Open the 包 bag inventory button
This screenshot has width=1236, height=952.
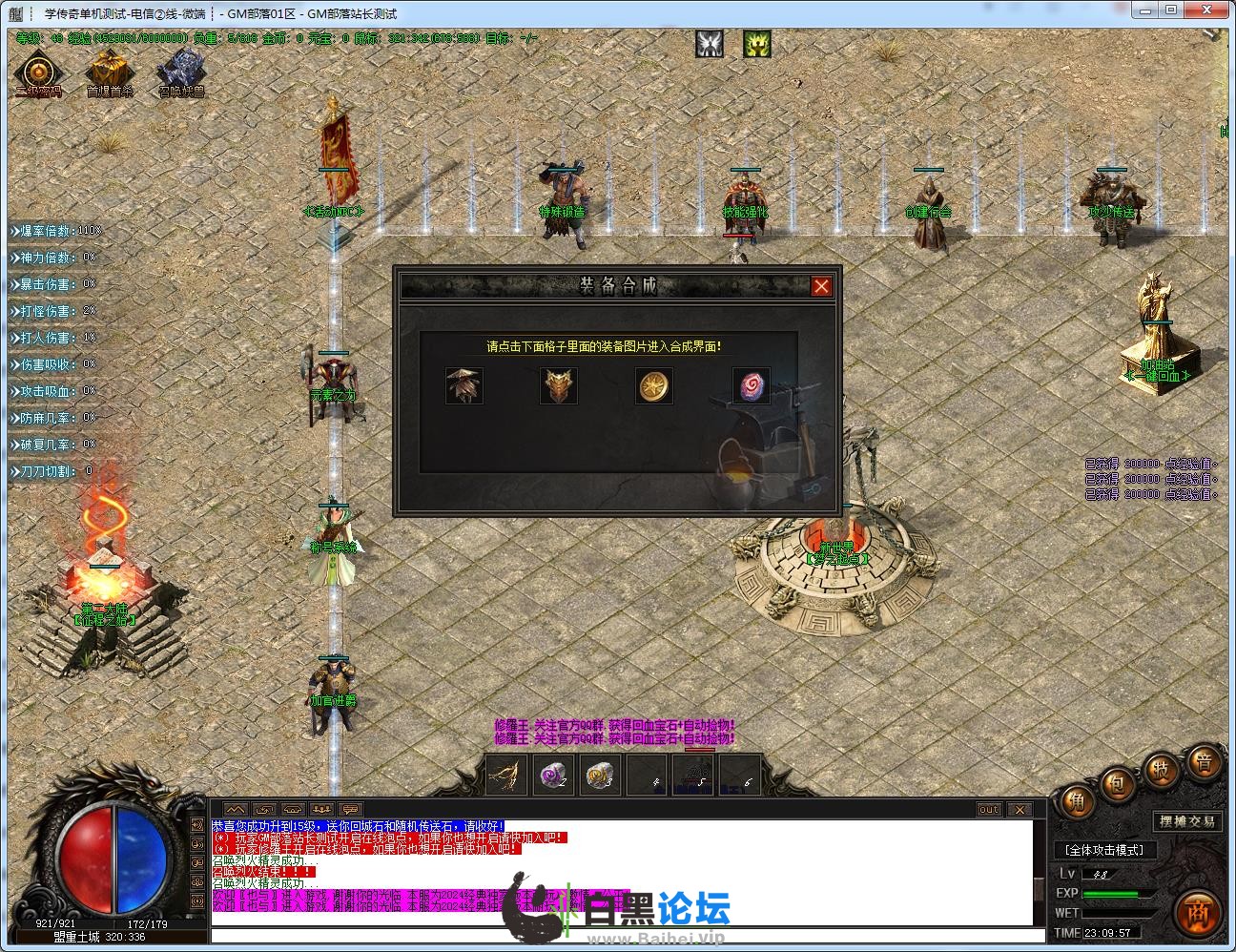[x=1117, y=786]
